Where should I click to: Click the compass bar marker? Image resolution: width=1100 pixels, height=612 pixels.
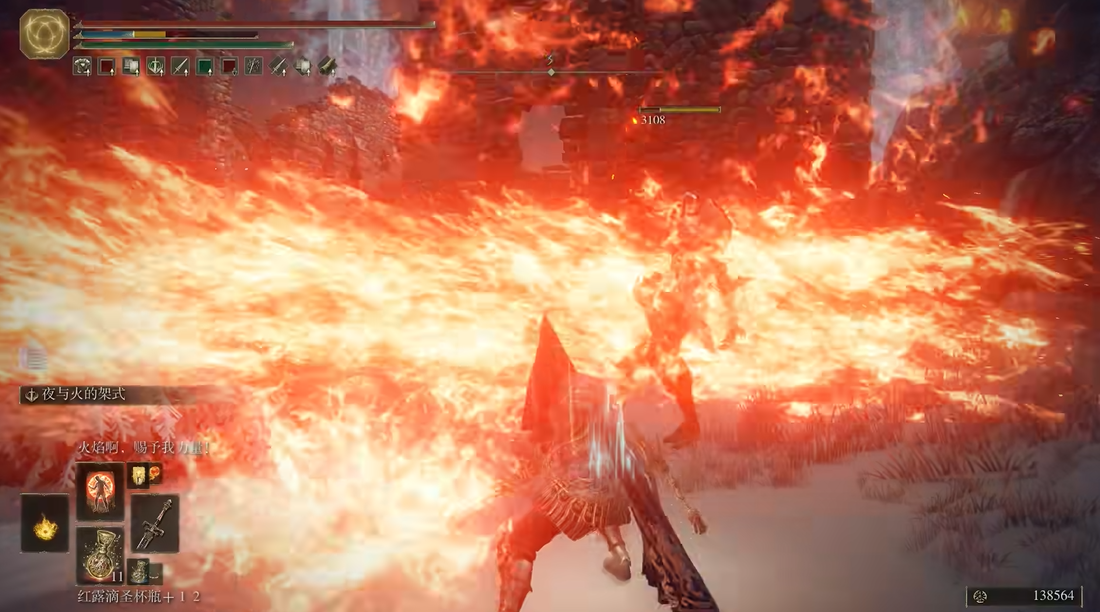click(551, 72)
